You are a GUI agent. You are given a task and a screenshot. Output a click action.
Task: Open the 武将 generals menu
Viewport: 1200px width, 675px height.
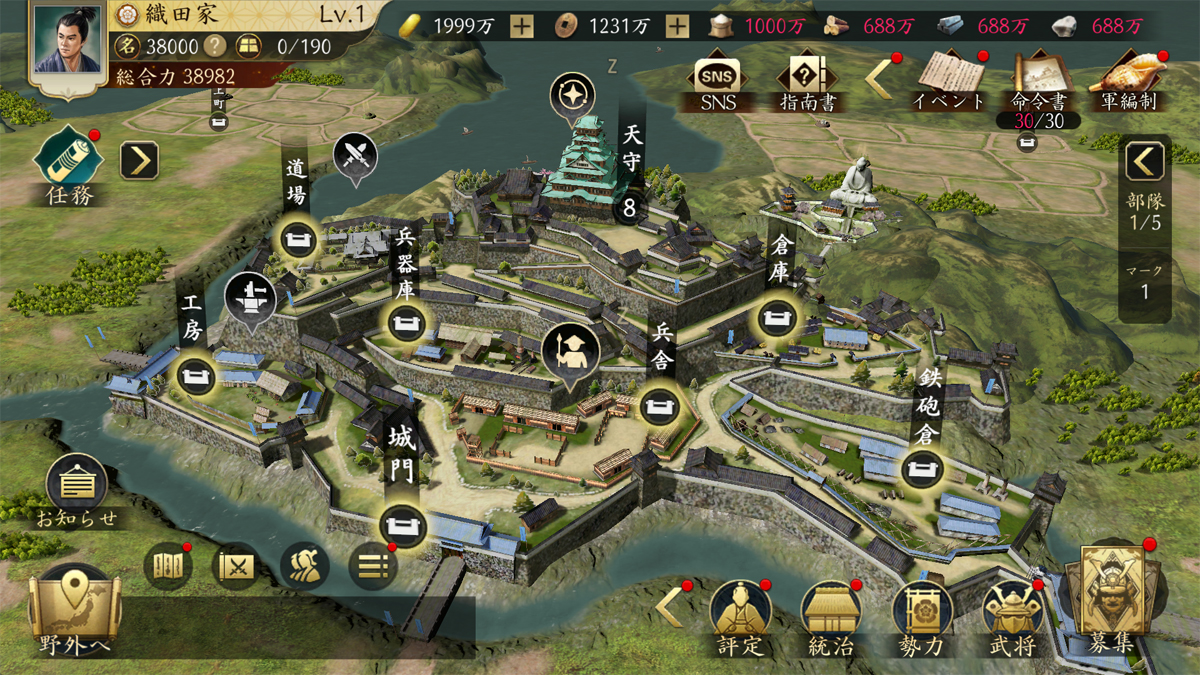pos(1012,614)
